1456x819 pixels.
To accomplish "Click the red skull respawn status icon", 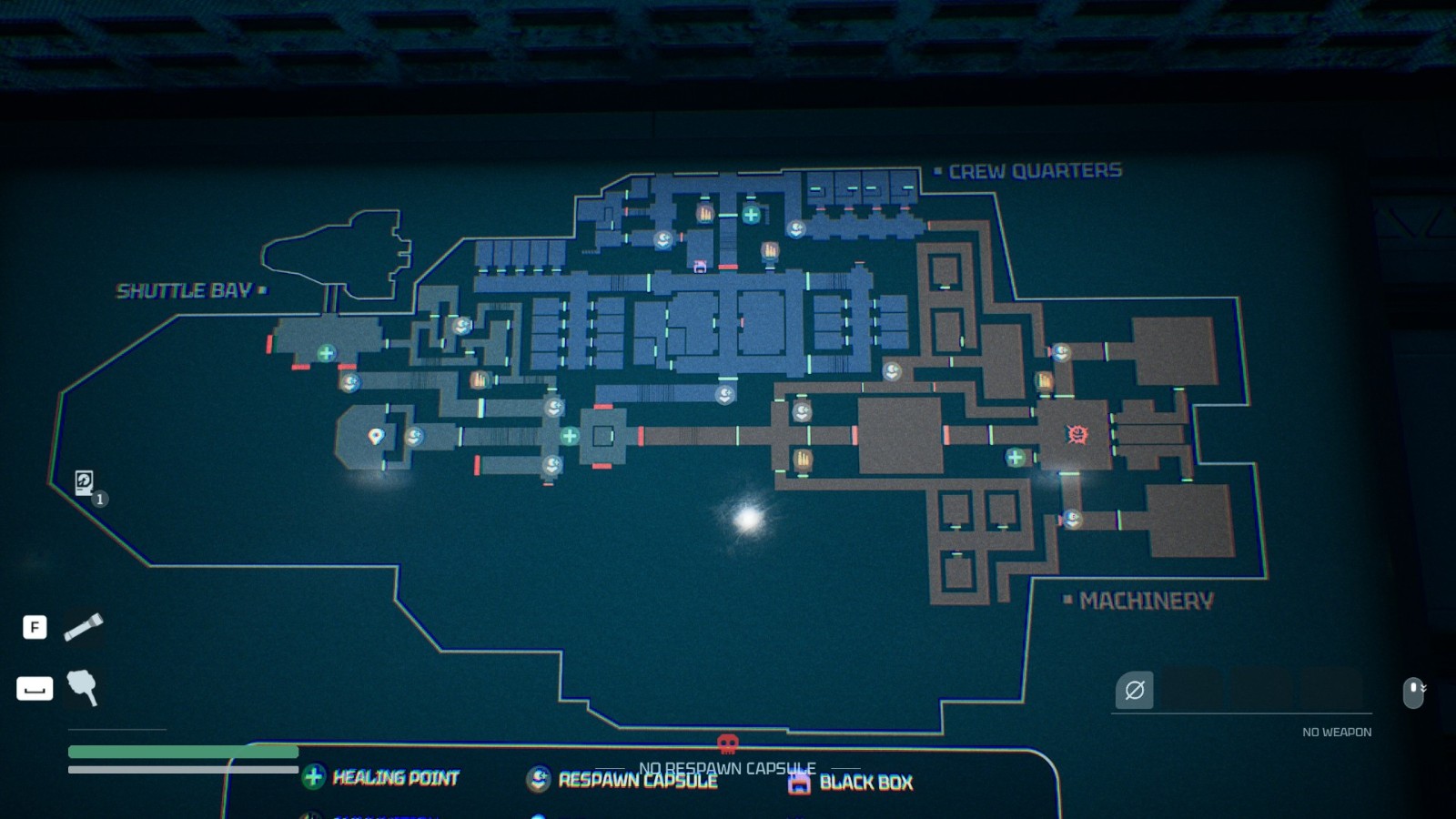I will point(727,744).
